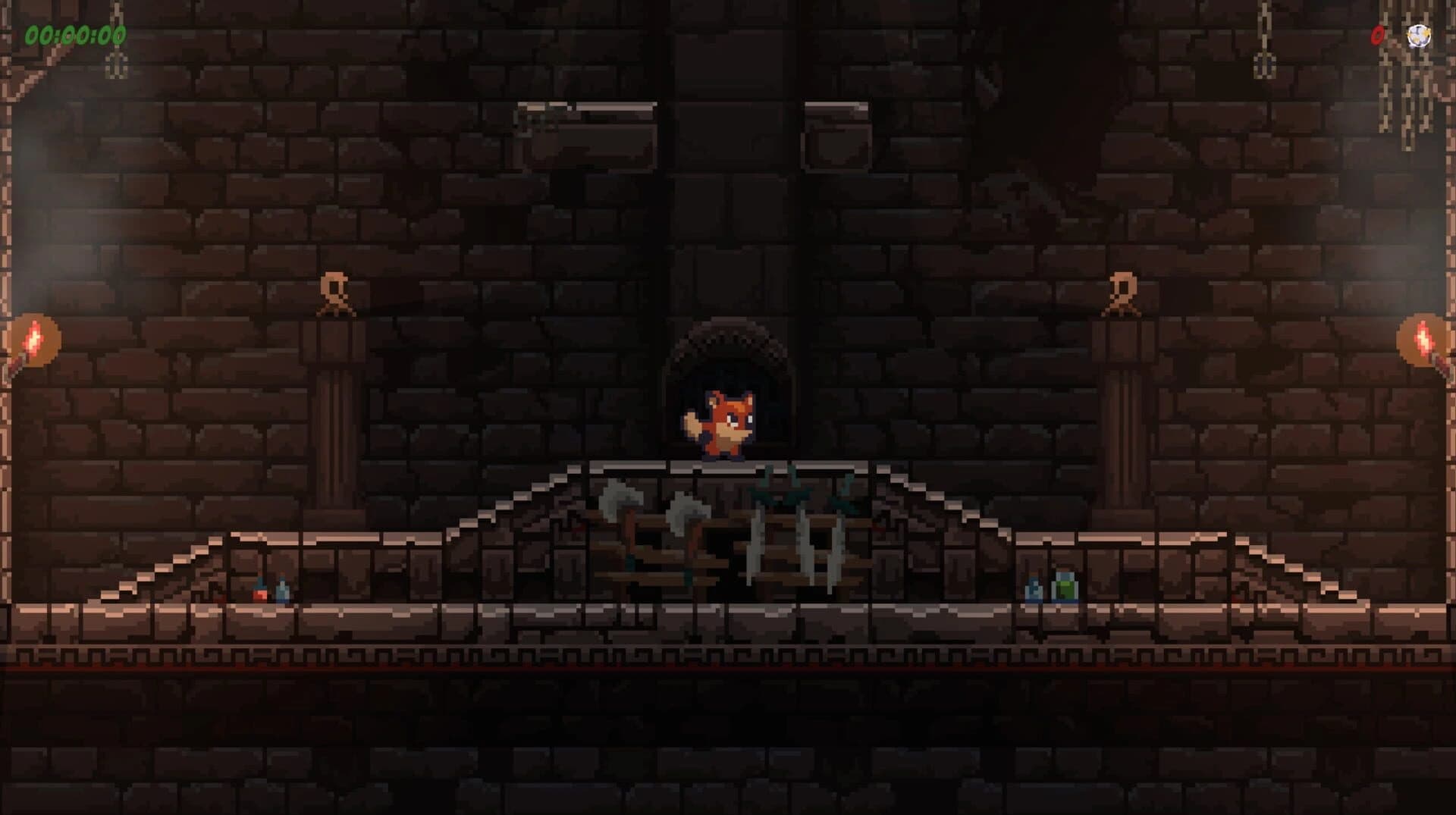Click the white collectible counter icon
The height and width of the screenshot is (815, 1456).
1418,36
